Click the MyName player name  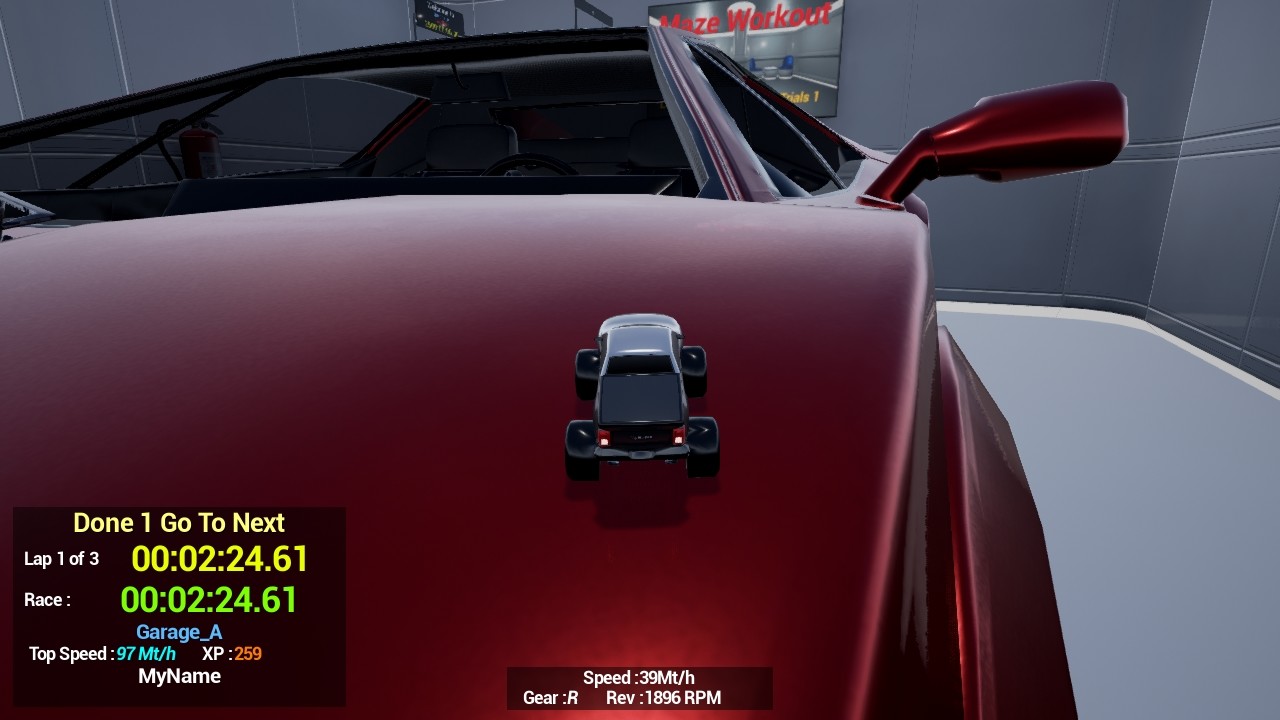[178, 676]
